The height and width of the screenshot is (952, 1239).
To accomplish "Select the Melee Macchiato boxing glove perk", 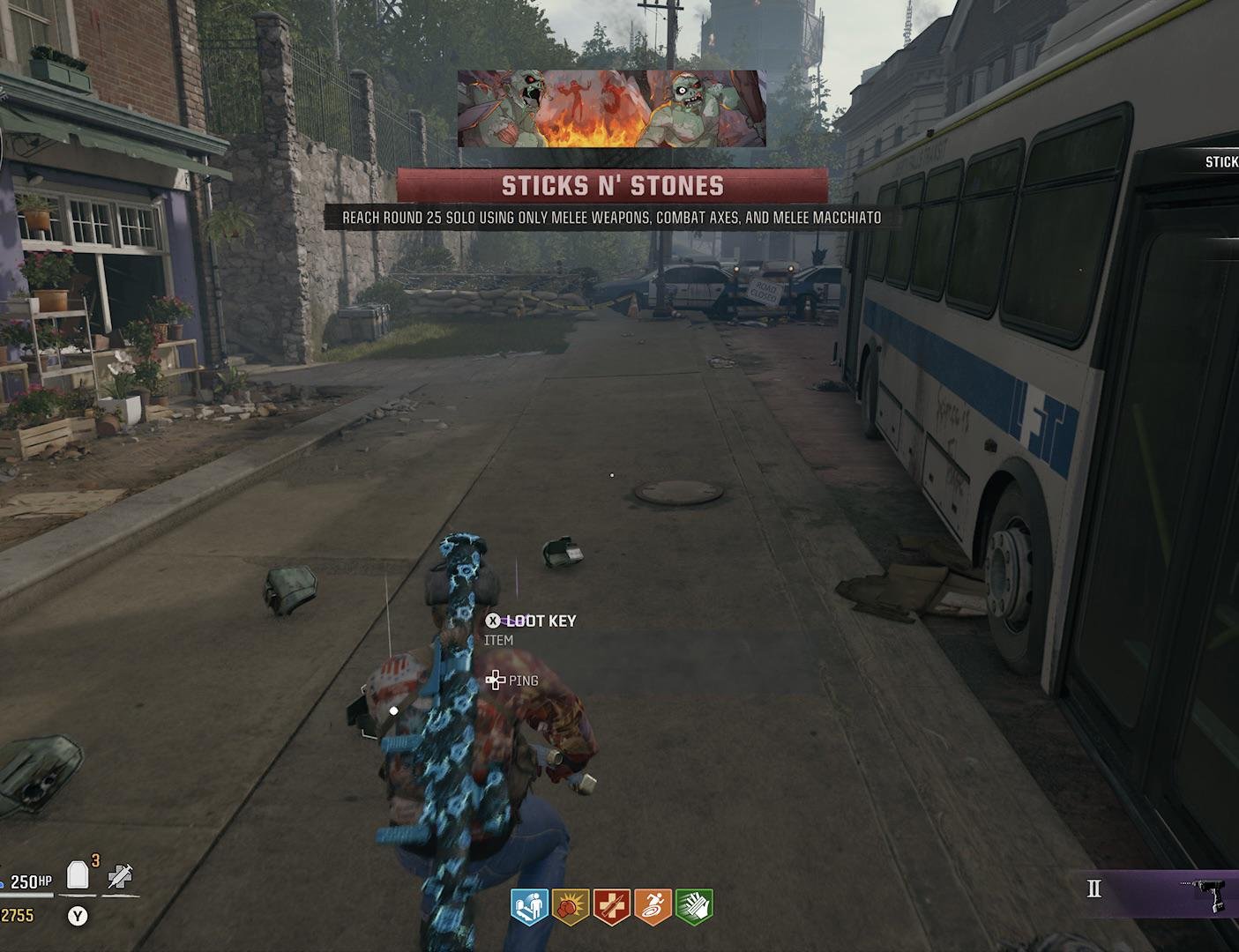I will tap(571, 907).
